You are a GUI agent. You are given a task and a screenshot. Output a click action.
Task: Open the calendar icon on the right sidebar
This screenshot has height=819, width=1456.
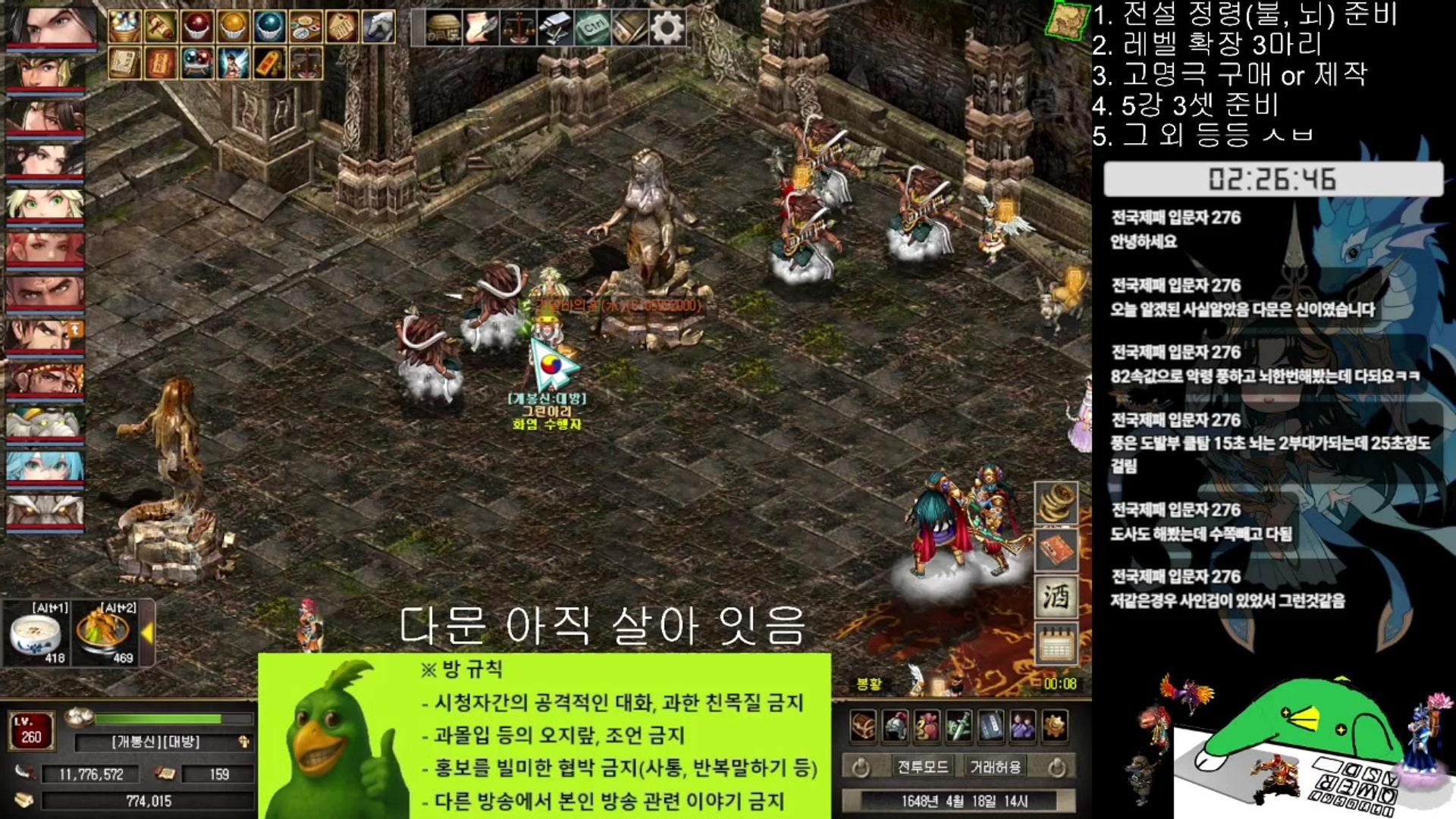point(1057,643)
